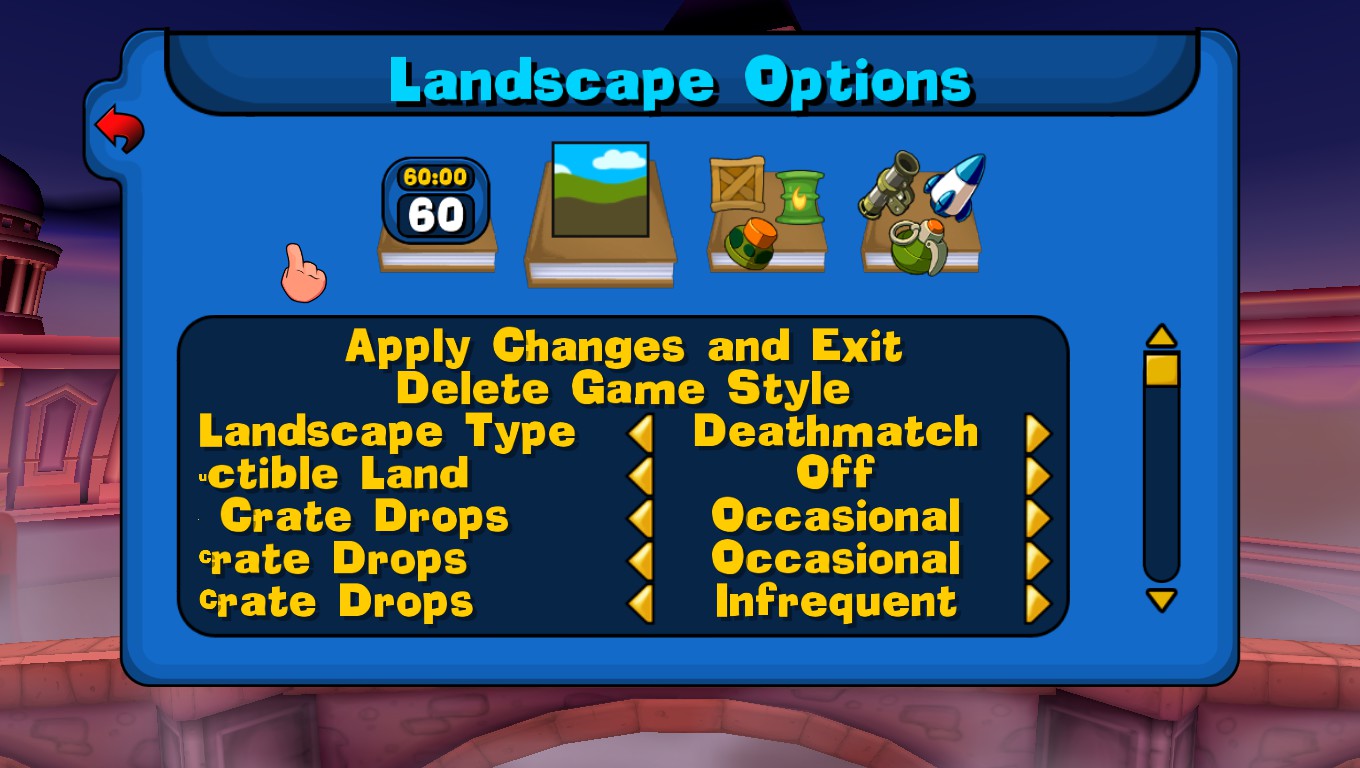1360x768 pixels.
Task: Click the scrollbar down arrow
Action: point(1162,601)
